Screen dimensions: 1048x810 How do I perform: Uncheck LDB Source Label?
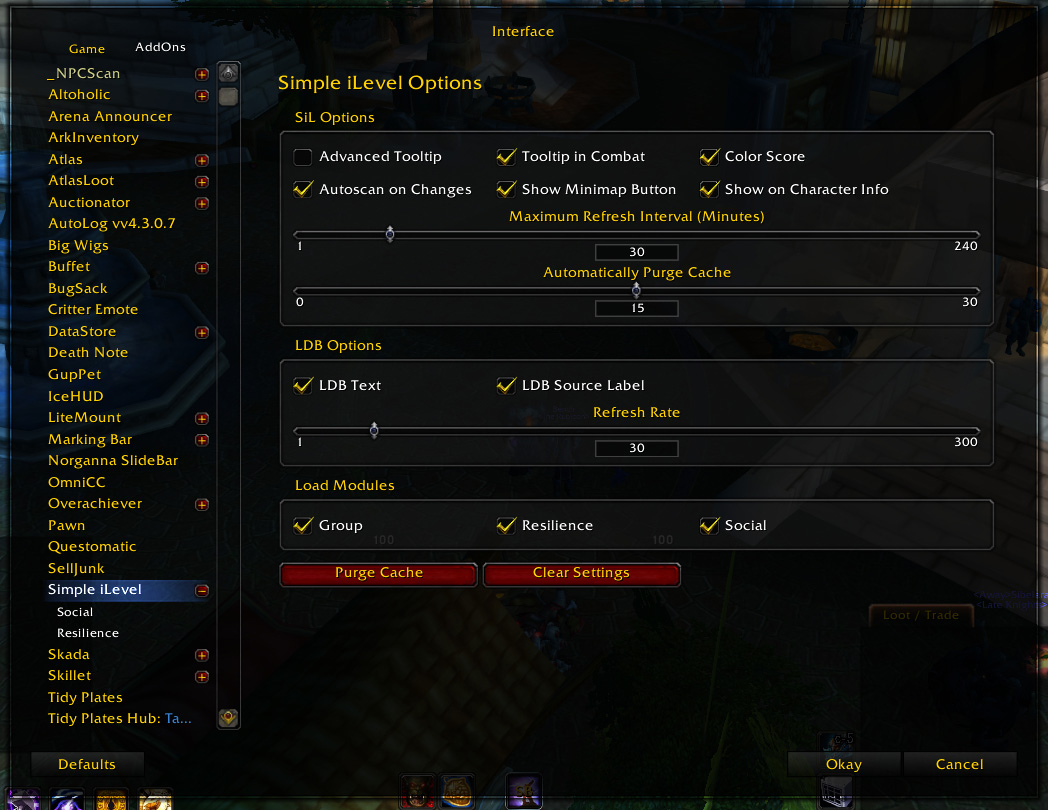[507, 386]
